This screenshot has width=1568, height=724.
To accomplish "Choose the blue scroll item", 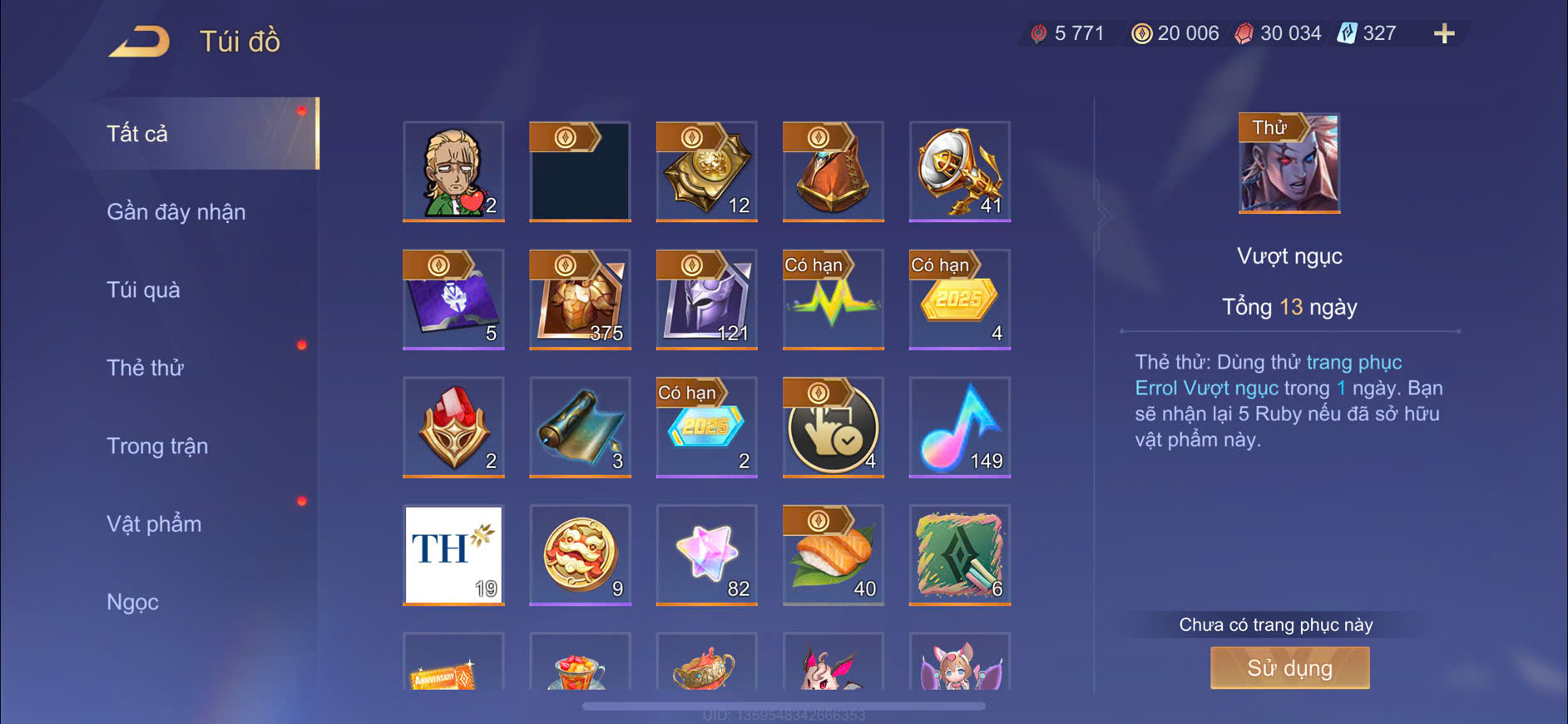I will (x=580, y=427).
